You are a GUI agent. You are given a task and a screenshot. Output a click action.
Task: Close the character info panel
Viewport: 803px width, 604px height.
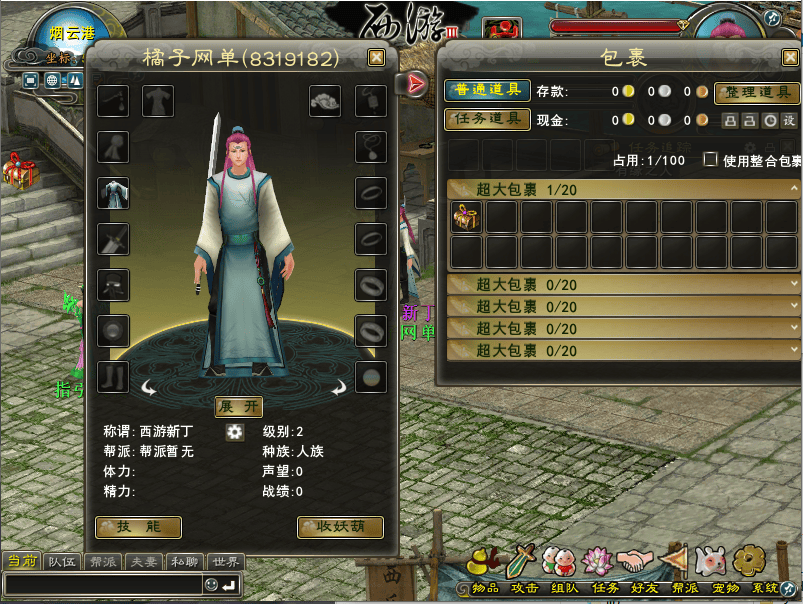click(375, 58)
